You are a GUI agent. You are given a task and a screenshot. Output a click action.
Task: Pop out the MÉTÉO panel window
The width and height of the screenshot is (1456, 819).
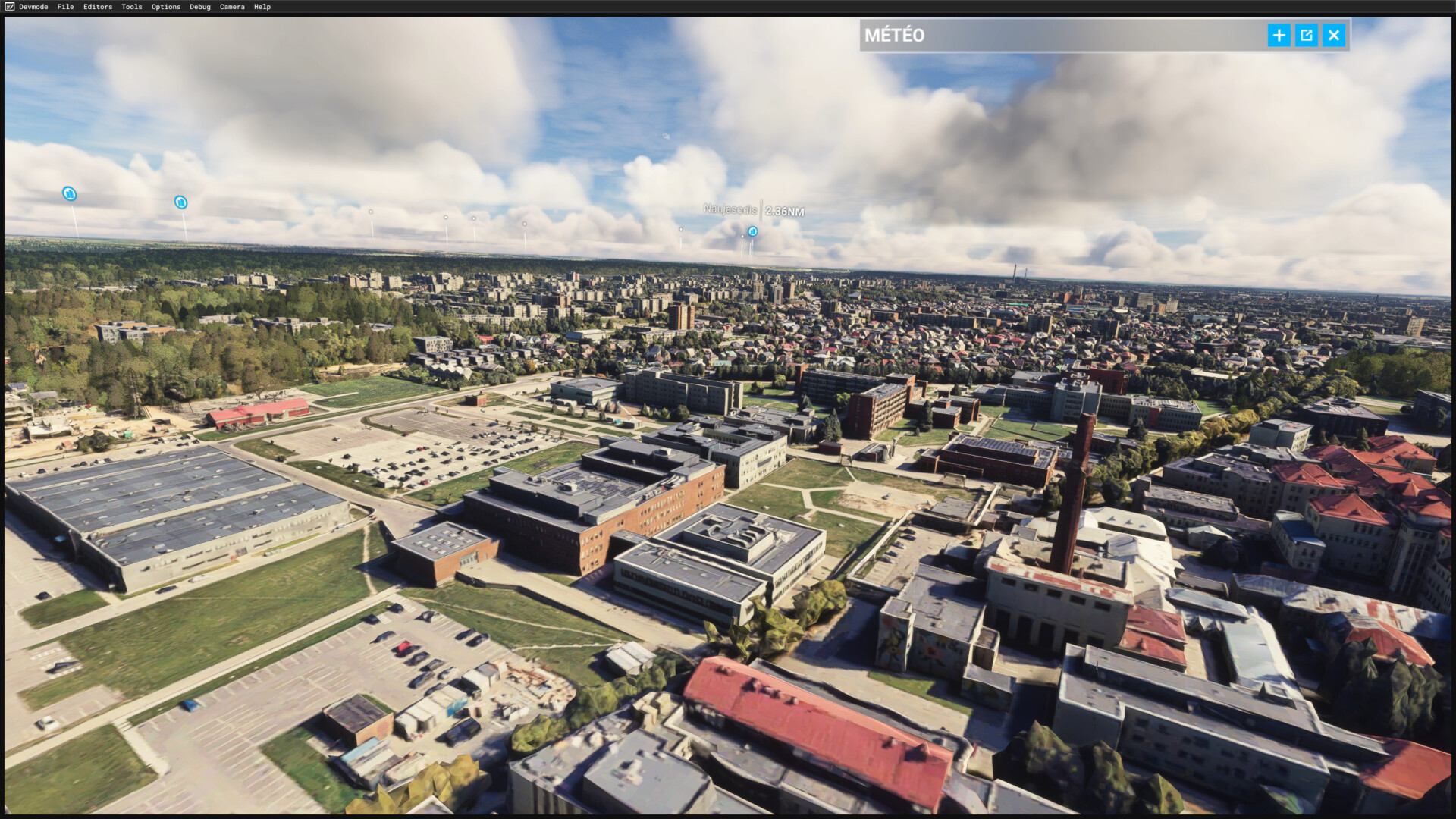coord(1306,36)
